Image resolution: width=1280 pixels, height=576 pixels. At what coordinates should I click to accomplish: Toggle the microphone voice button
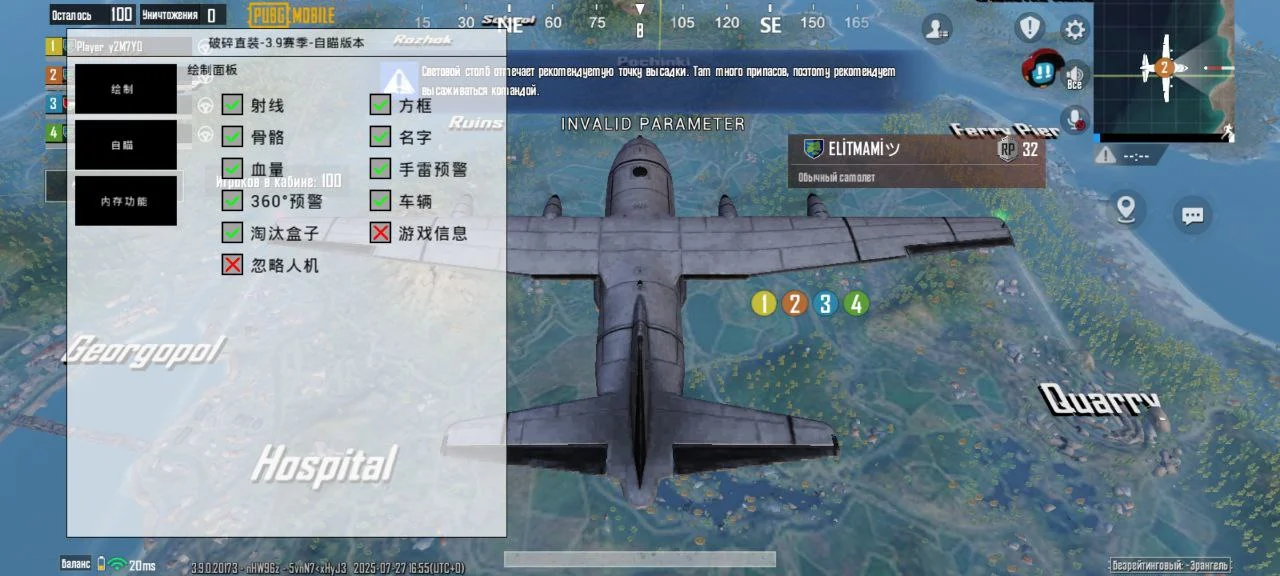(x=1076, y=120)
